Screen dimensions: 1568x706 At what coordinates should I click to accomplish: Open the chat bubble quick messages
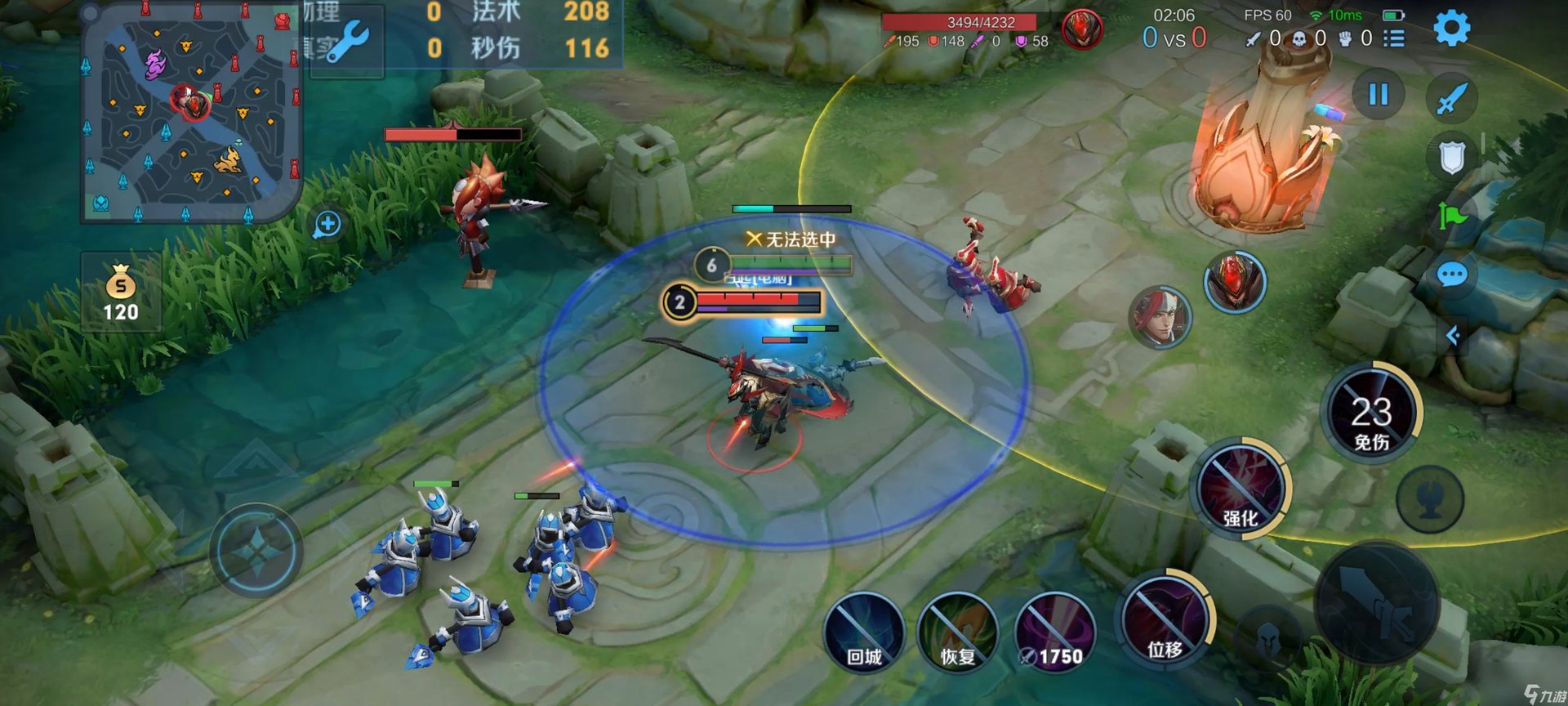(1451, 275)
